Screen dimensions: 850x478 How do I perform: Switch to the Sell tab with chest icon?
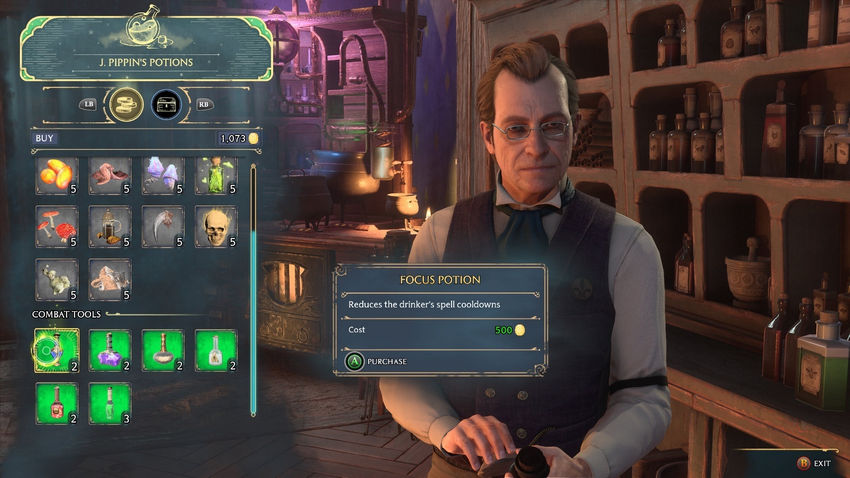click(x=167, y=103)
